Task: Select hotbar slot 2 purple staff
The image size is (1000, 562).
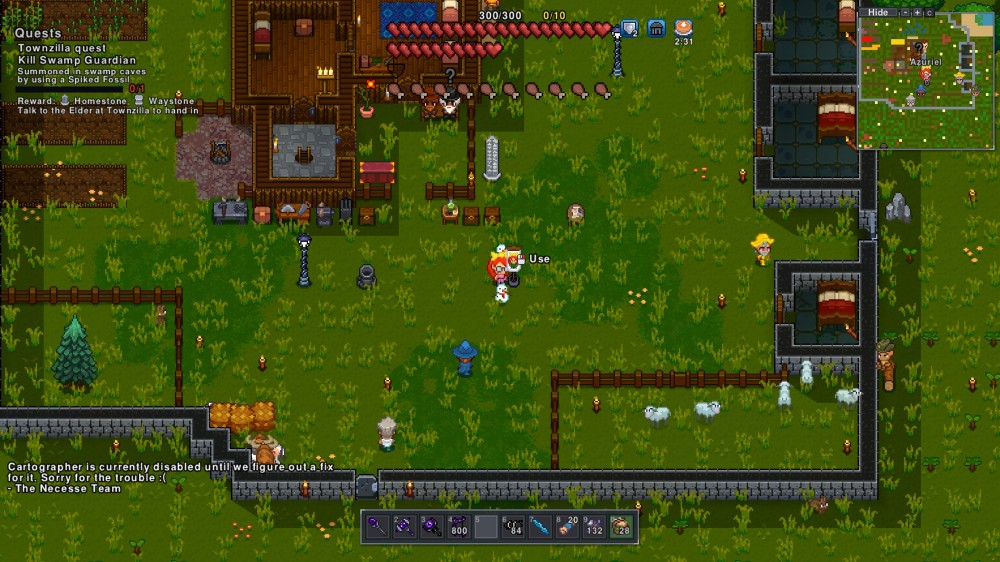Action: coord(404,526)
